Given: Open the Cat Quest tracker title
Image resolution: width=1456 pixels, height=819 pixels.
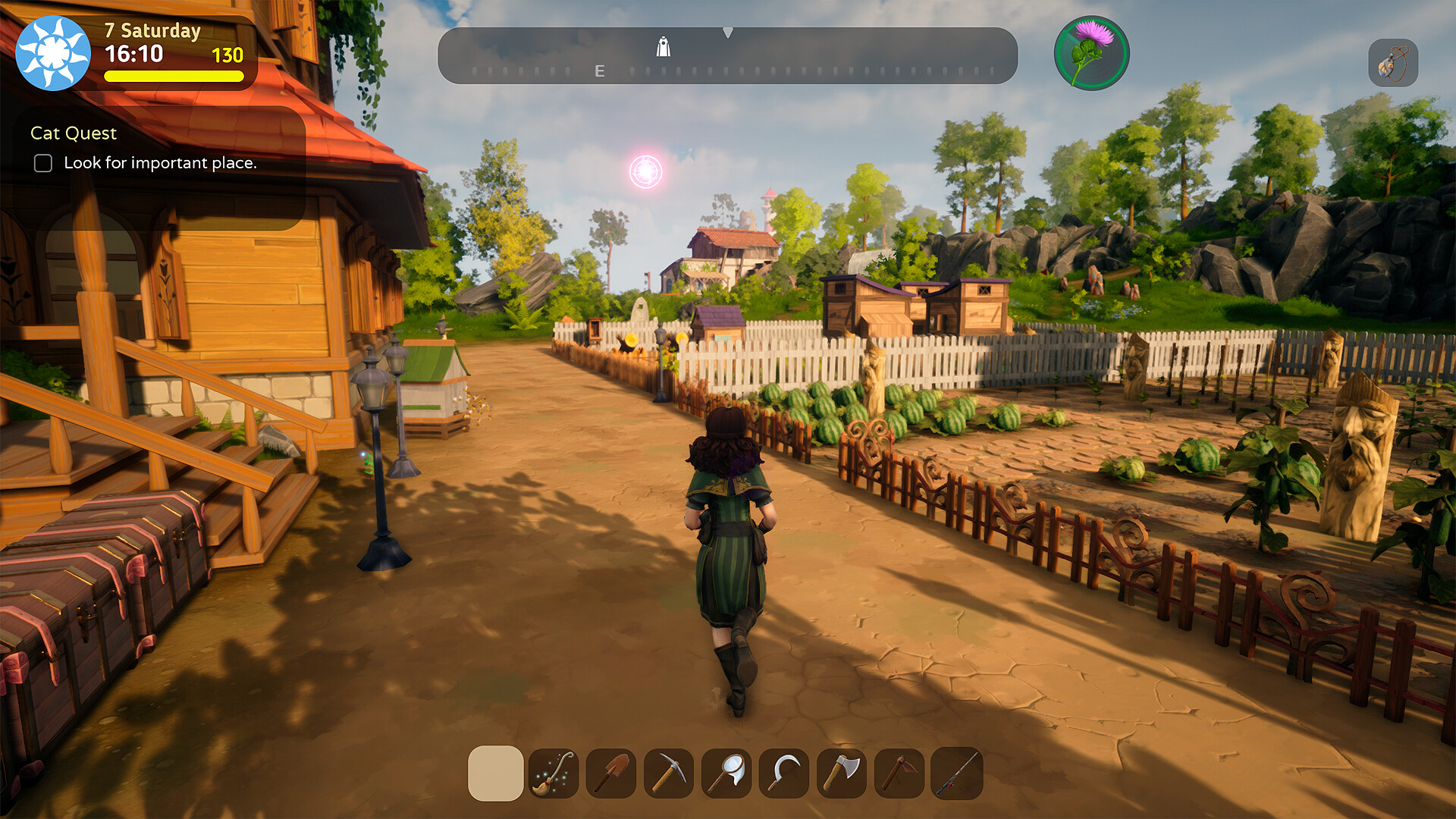Looking at the screenshot, I should (74, 133).
